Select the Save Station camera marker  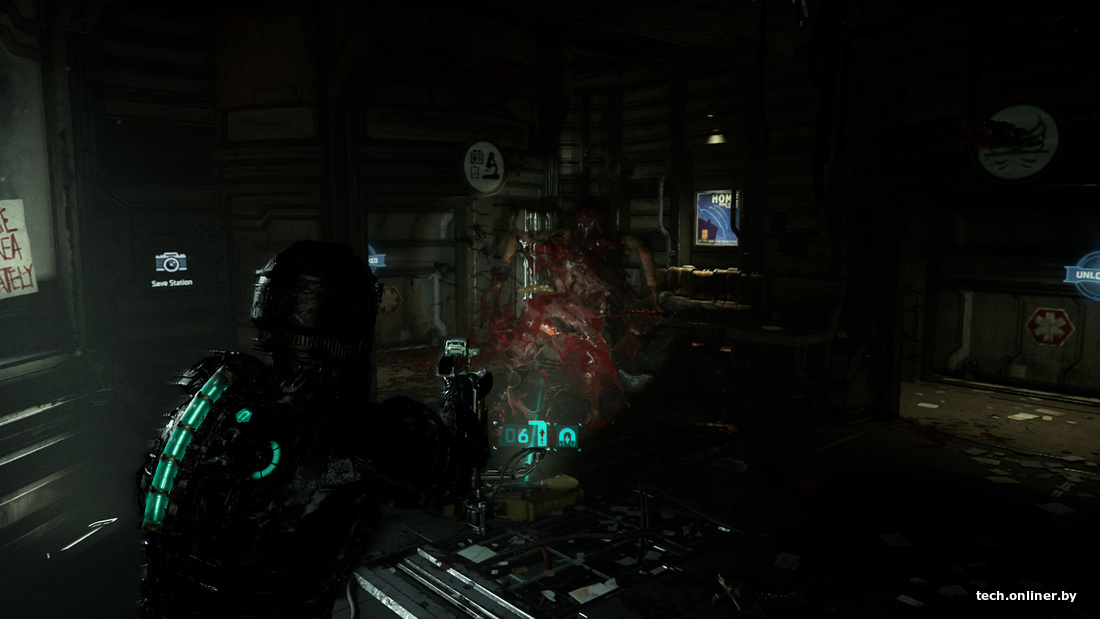point(171,263)
